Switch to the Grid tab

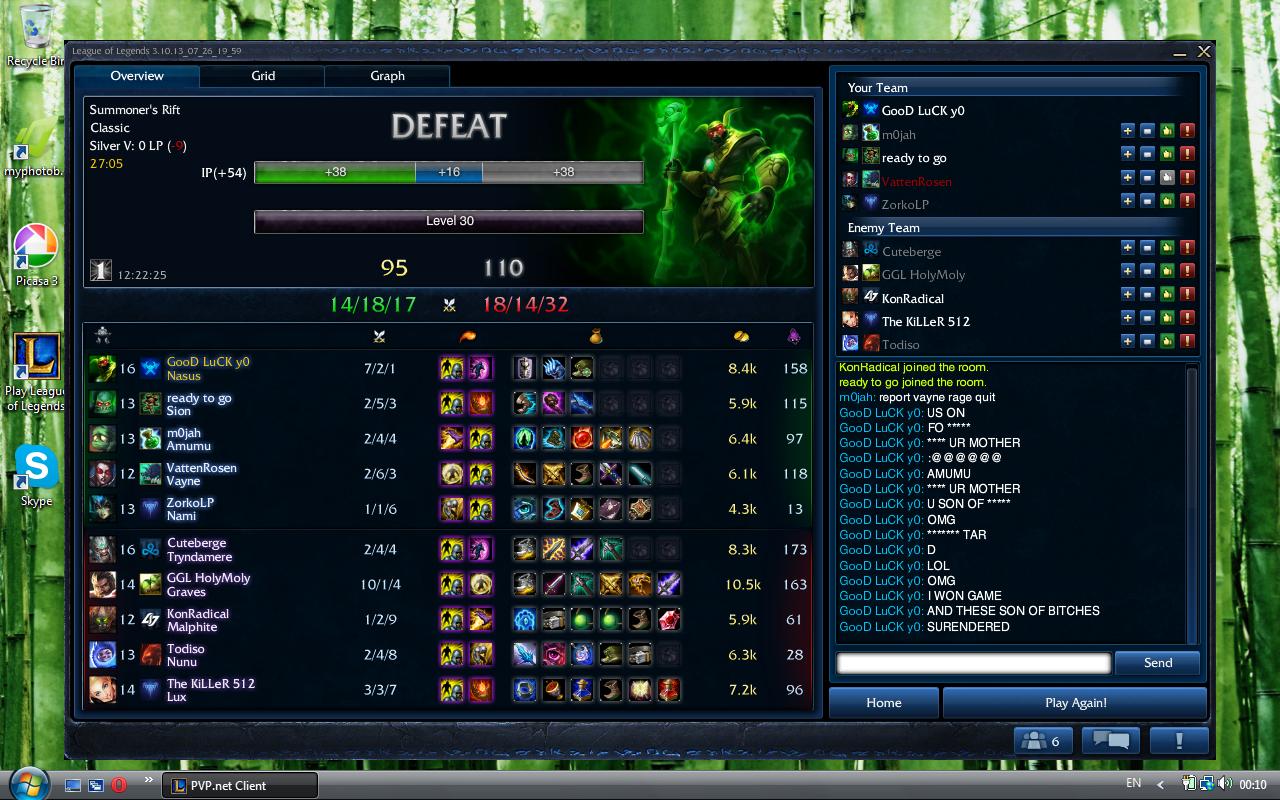point(263,76)
